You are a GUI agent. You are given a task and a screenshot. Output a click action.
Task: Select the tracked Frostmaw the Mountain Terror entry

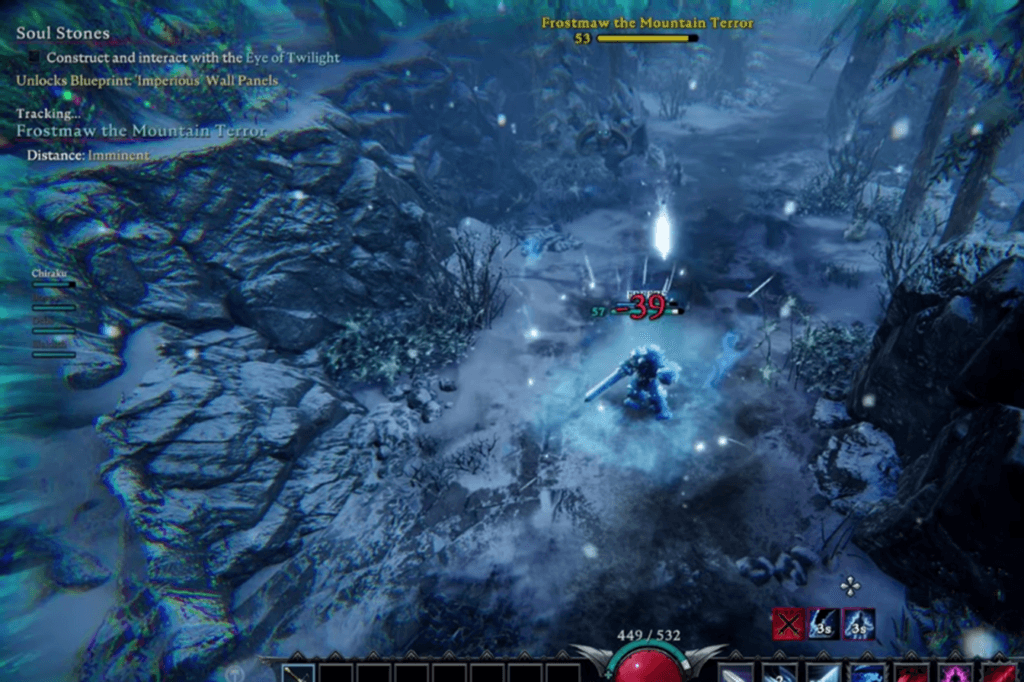click(142, 131)
